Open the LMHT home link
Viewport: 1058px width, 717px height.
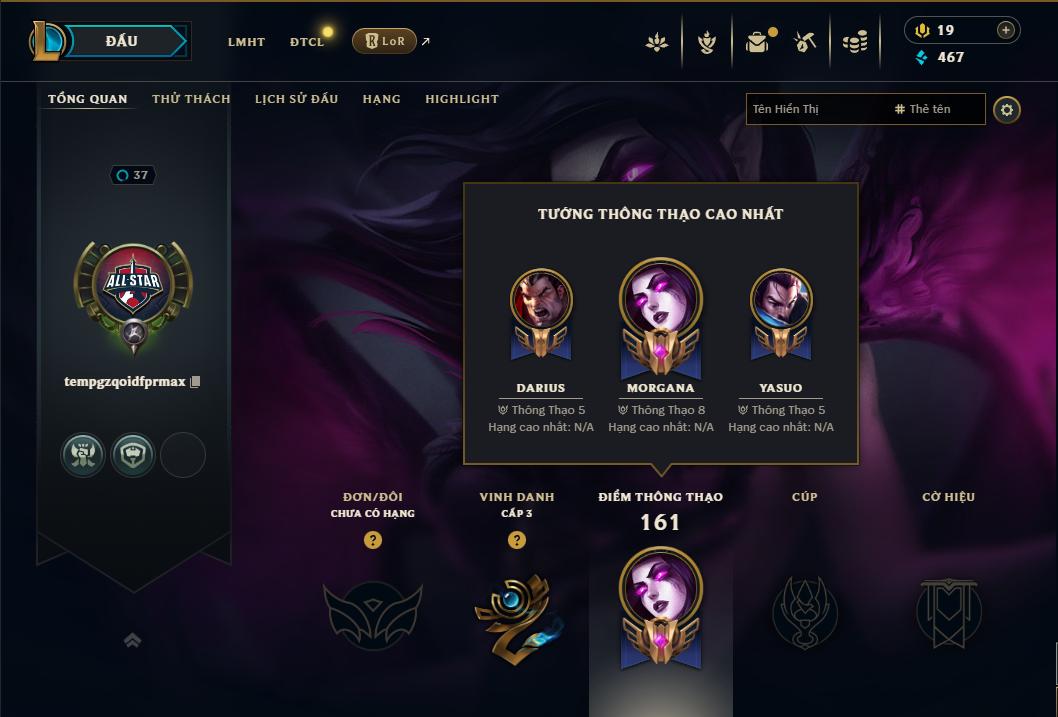pos(246,42)
